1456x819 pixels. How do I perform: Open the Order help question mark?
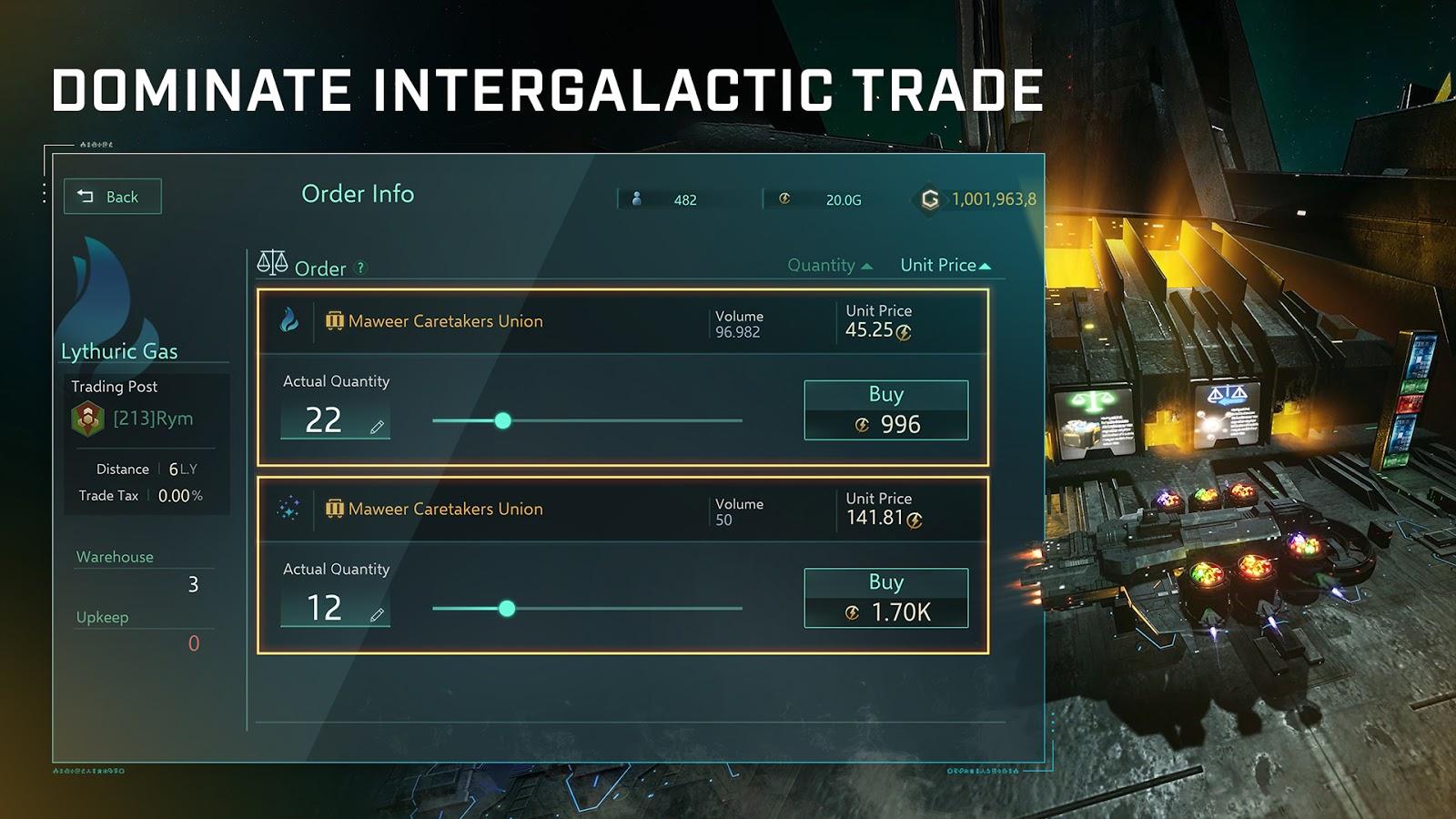point(360,268)
